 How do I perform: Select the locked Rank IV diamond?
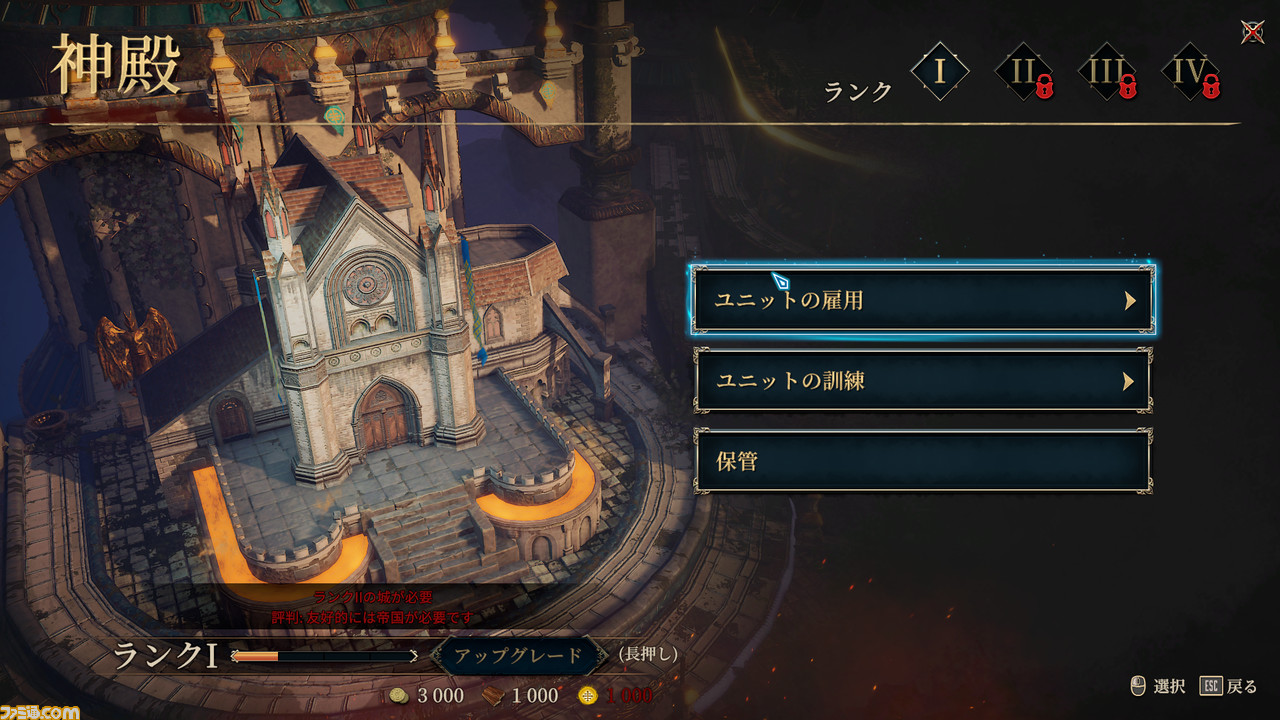coord(1190,72)
